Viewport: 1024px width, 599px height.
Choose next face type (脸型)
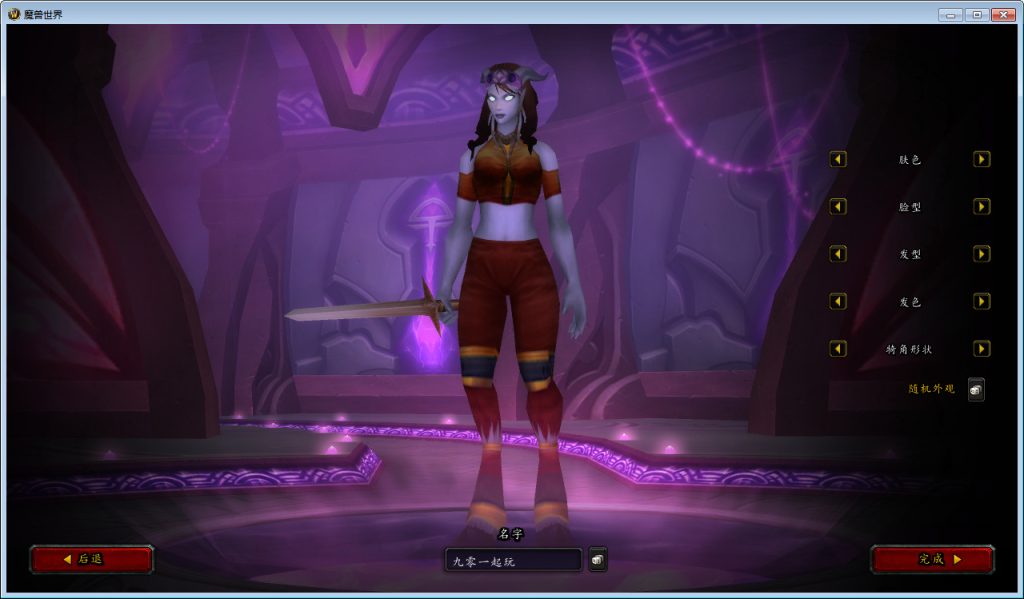click(x=982, y=206)
